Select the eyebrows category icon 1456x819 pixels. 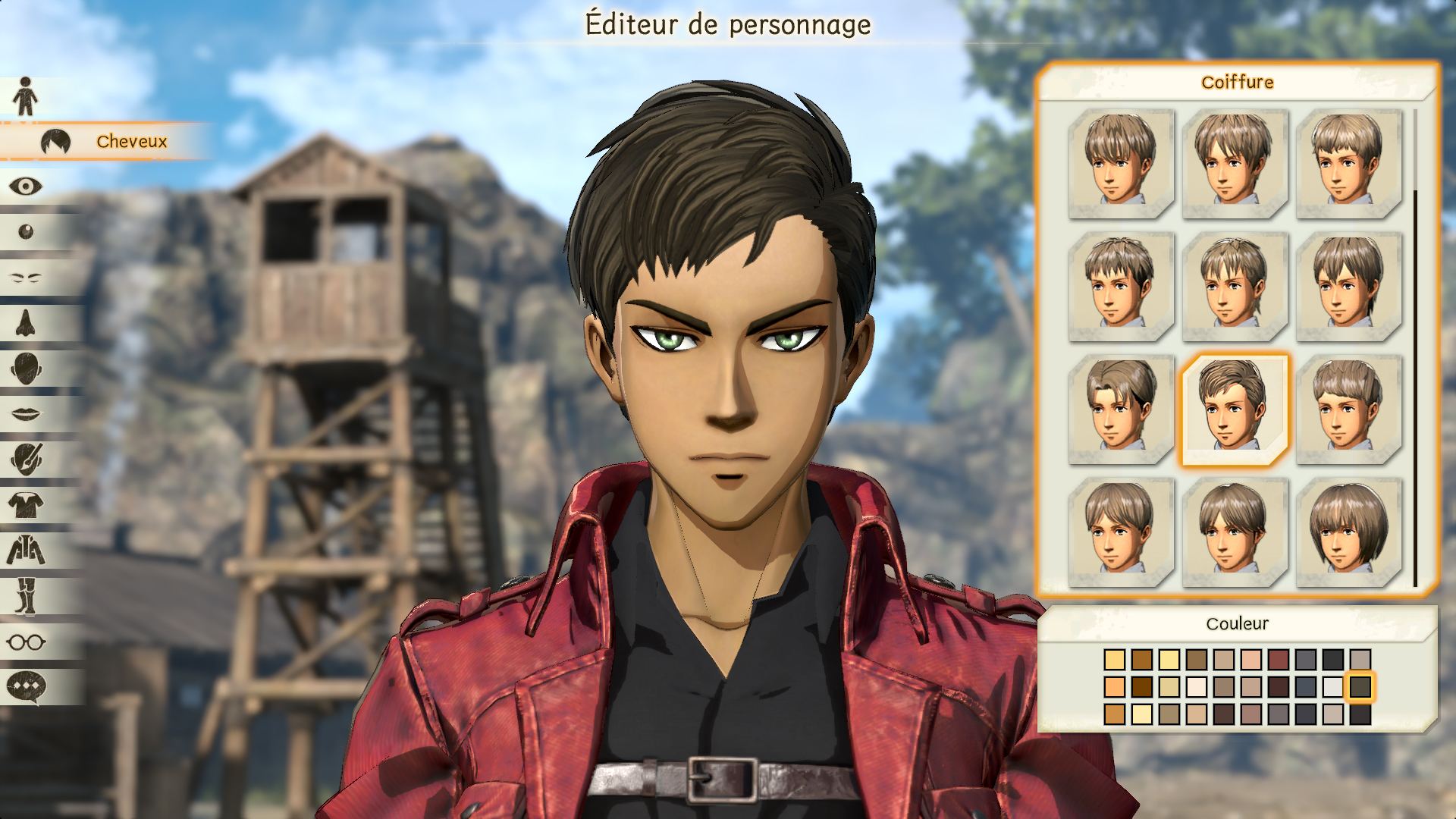pyautogui.click(x=25, y=276)
